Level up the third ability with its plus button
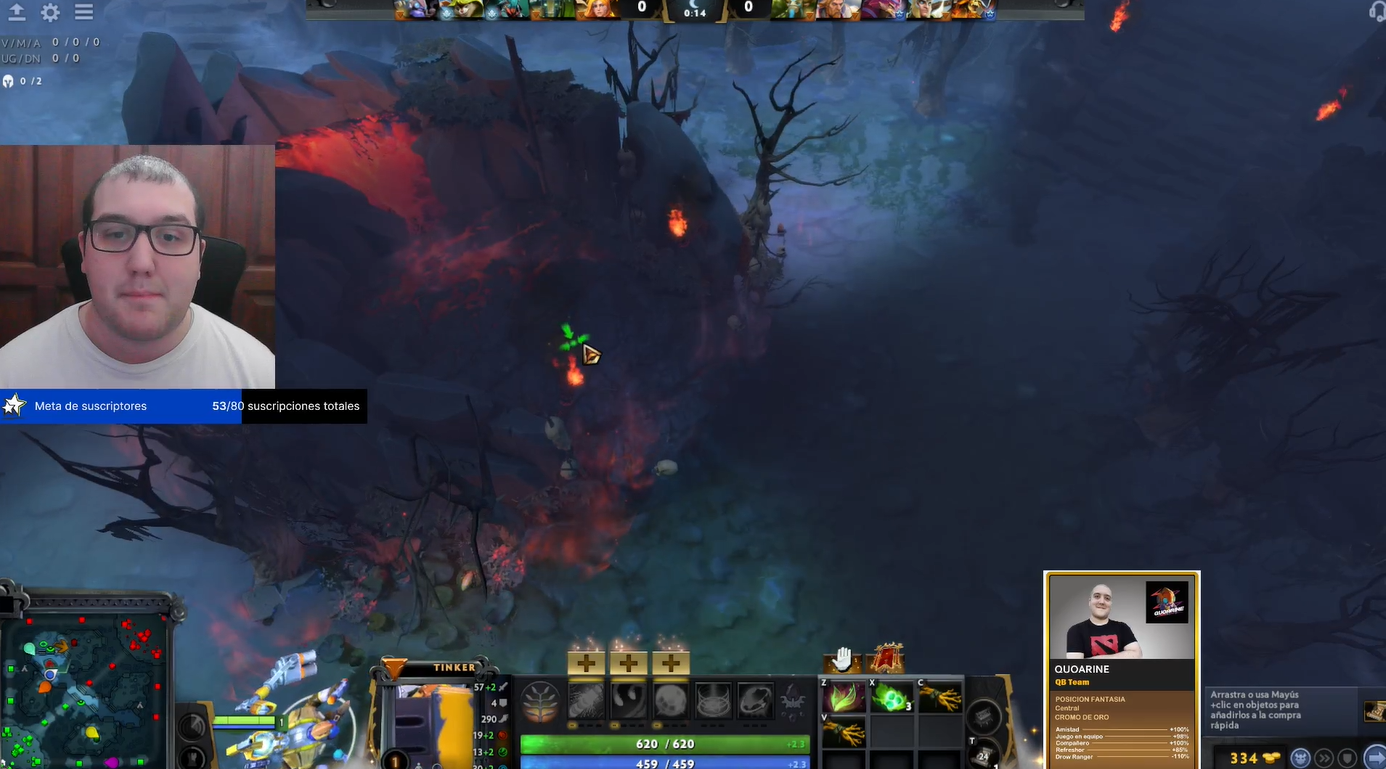The width and height of the screenshot is (1386, 769). (670, 662)
